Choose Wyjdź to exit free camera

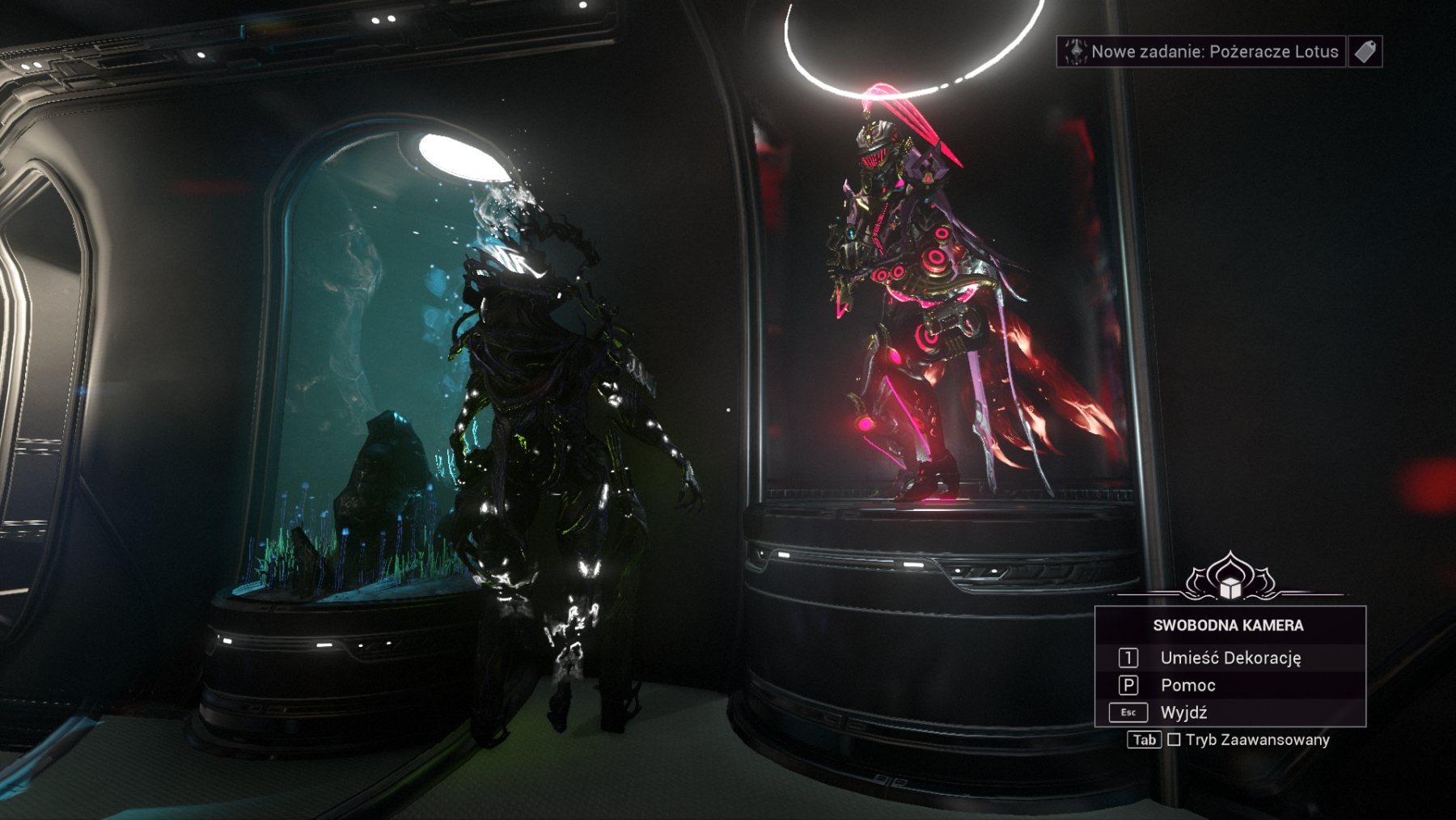pos(1183,712)
